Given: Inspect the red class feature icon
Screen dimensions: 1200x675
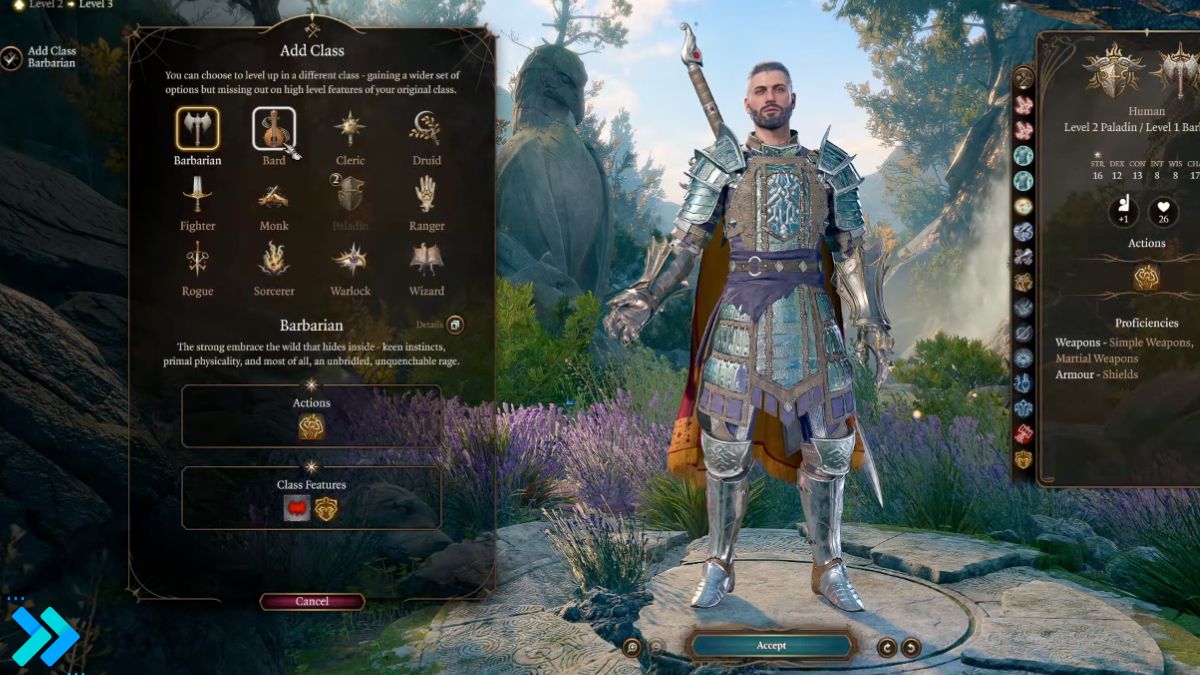Looking at the screenshot, I should 297,509.
